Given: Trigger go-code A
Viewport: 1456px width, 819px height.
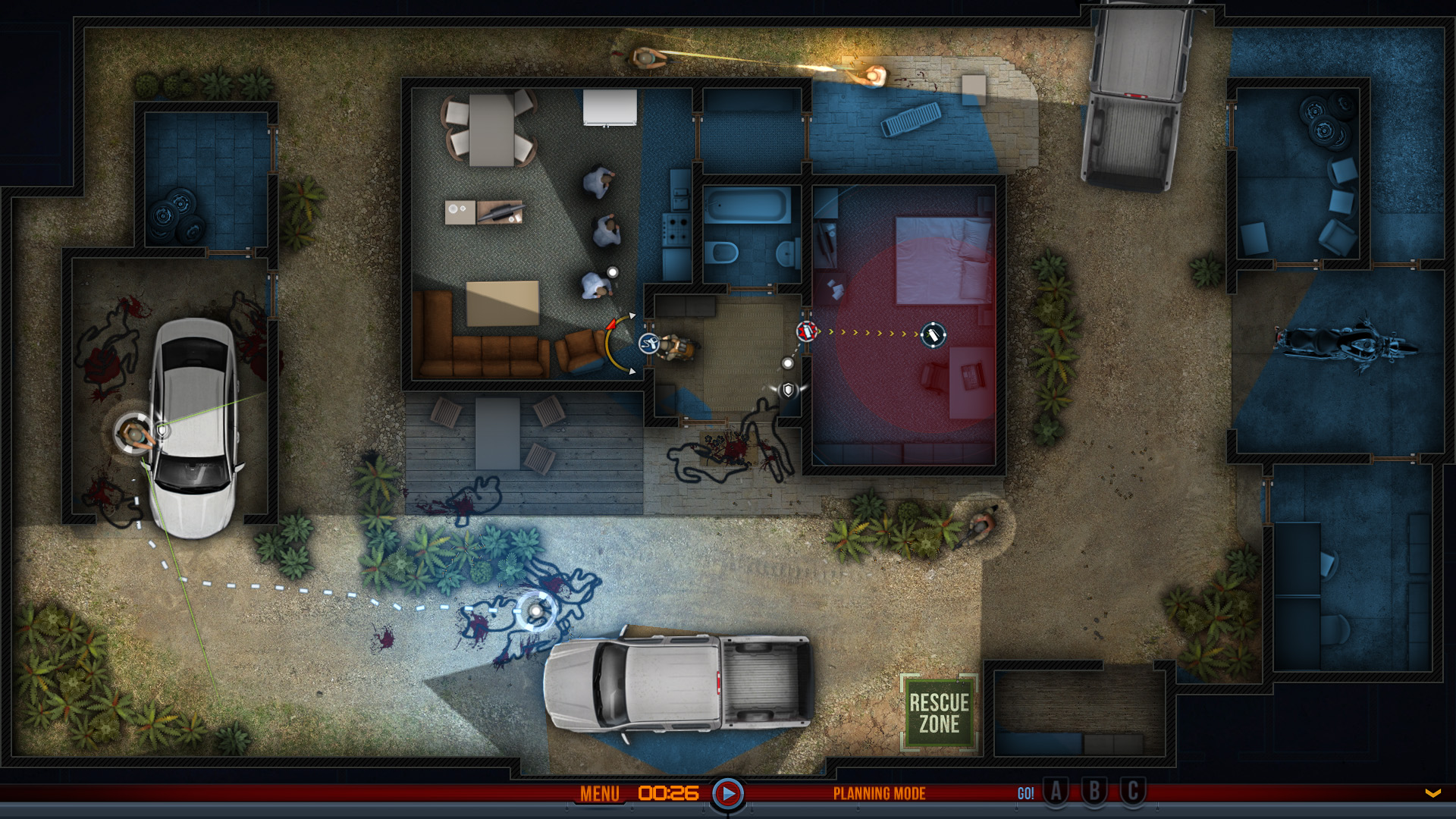Looking at the screenshot, I should 1056,793.
